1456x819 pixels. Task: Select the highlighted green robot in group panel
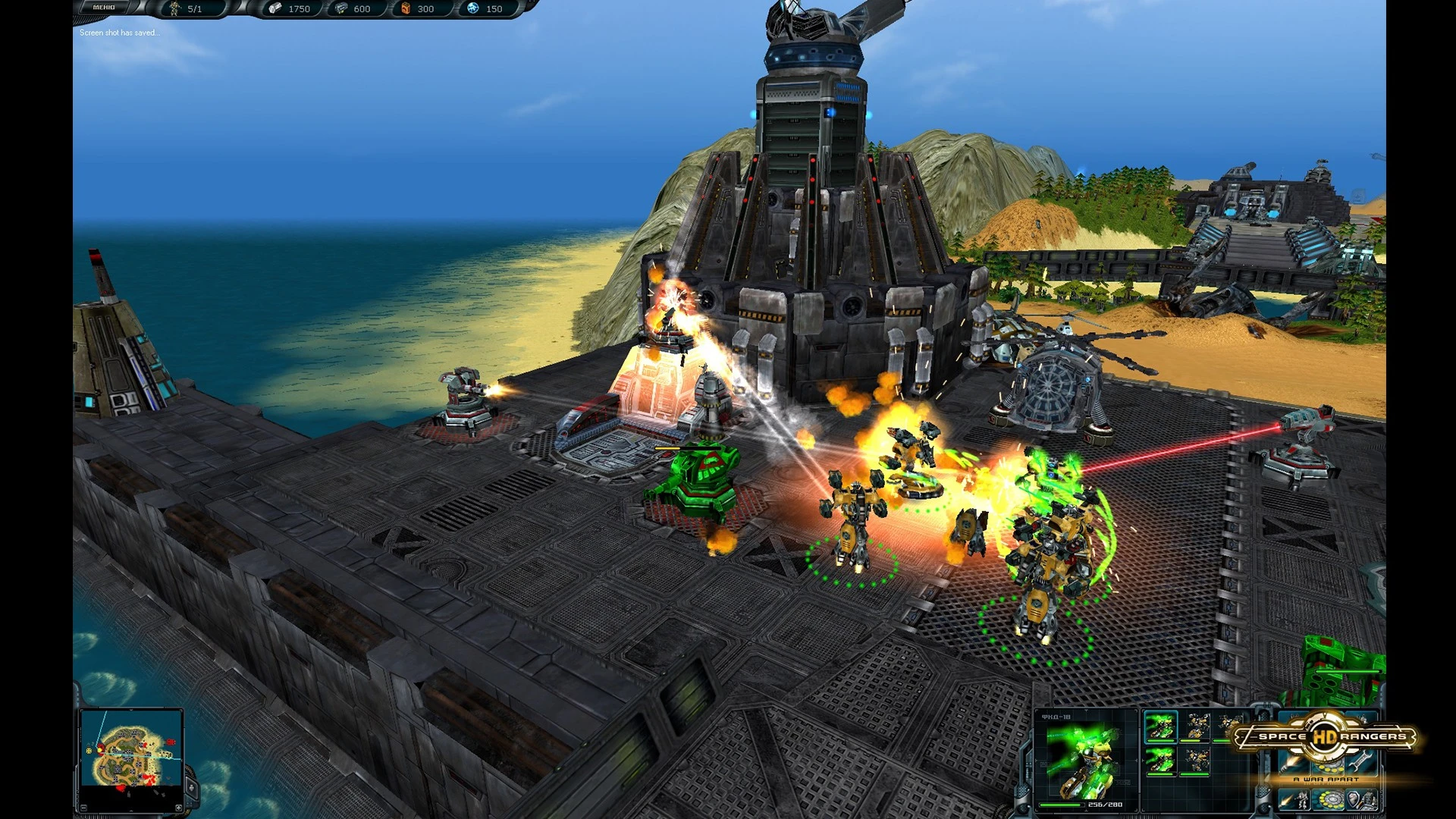pos(1159,726)
